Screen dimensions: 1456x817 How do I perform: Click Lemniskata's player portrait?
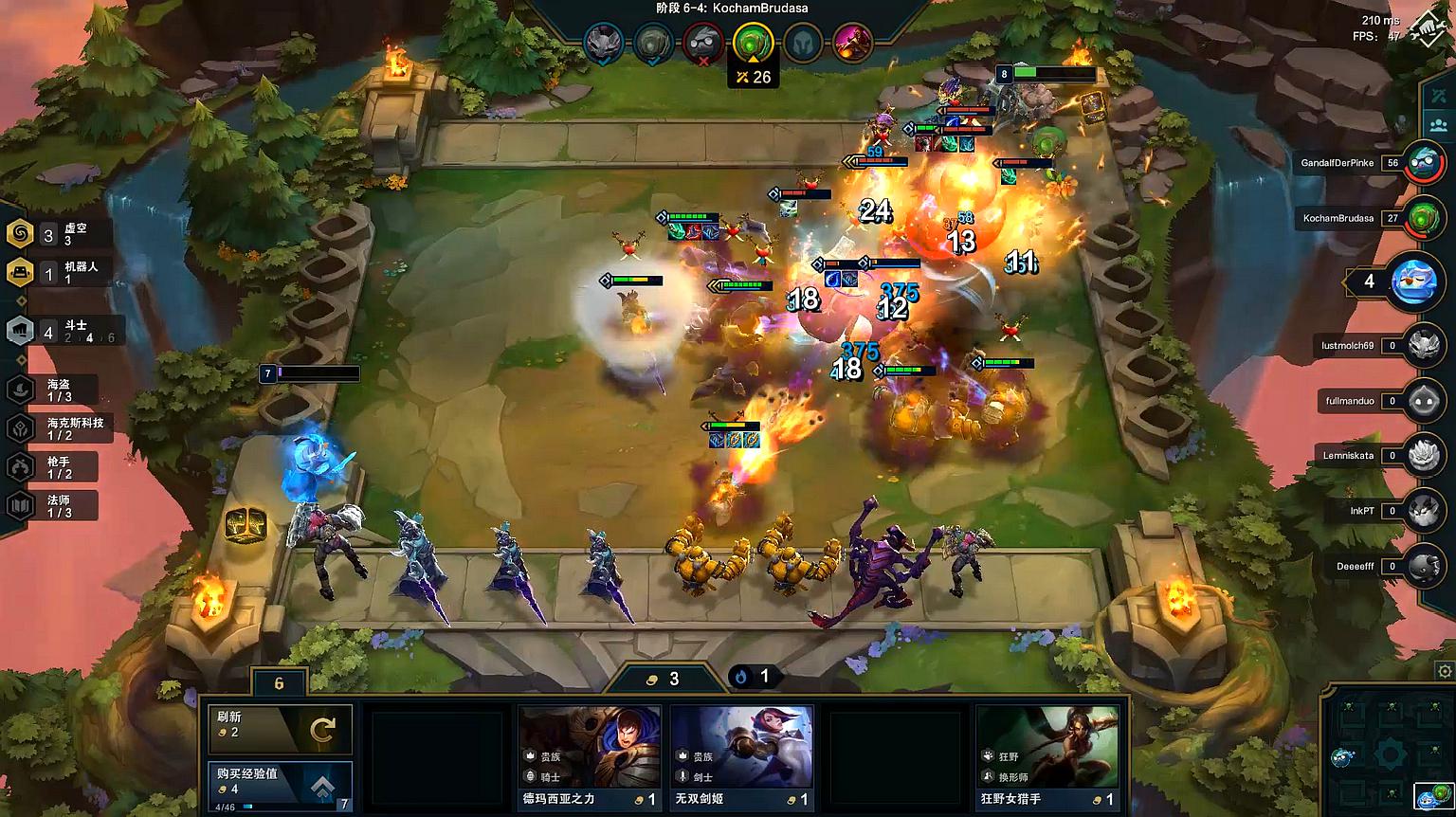1423,456
